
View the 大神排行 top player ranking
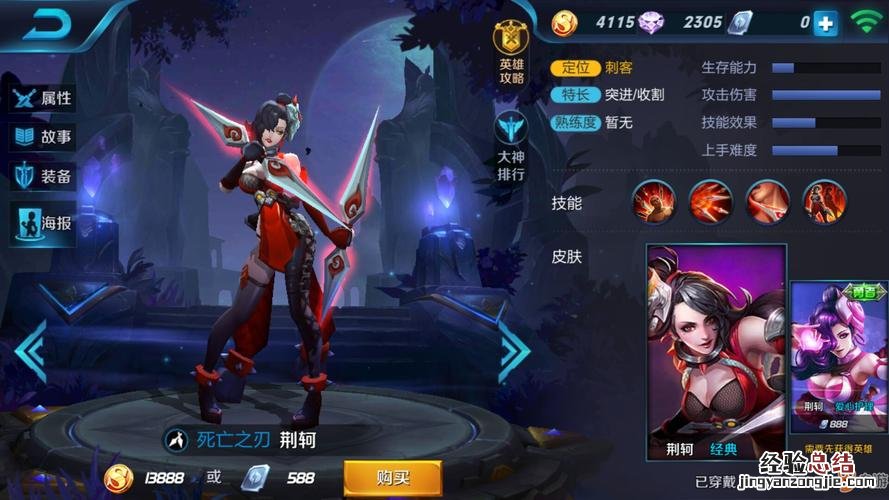tap(511, 146)
